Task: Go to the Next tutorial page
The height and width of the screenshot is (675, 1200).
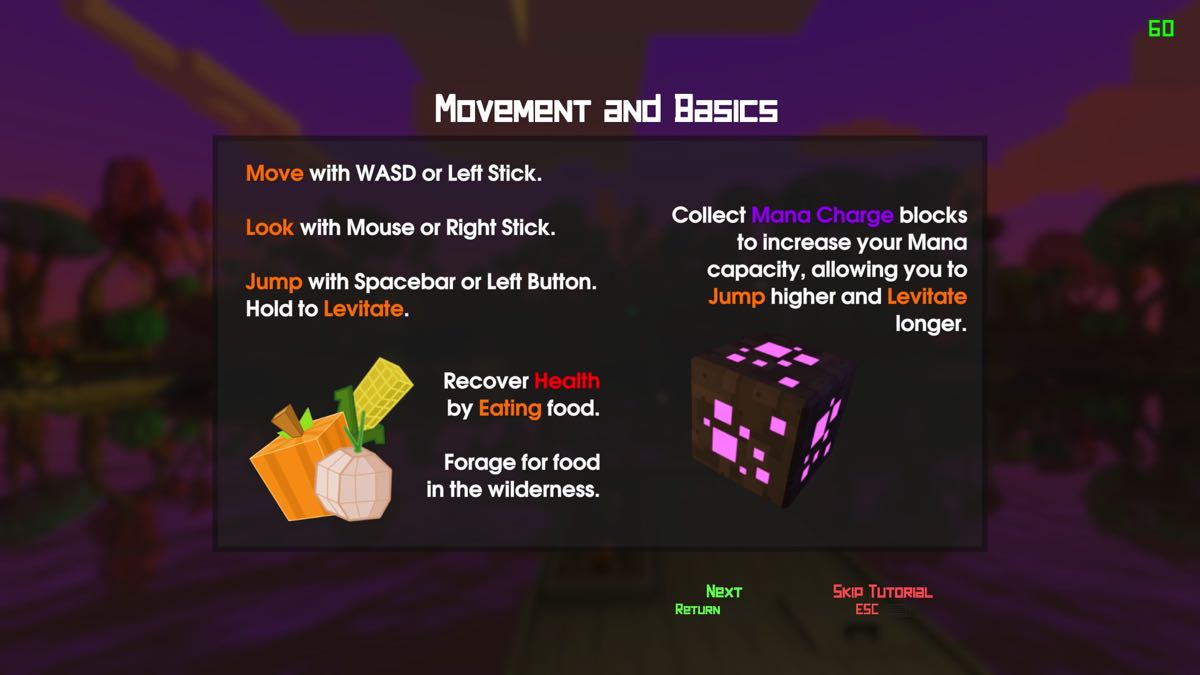Action: (723, 592)
